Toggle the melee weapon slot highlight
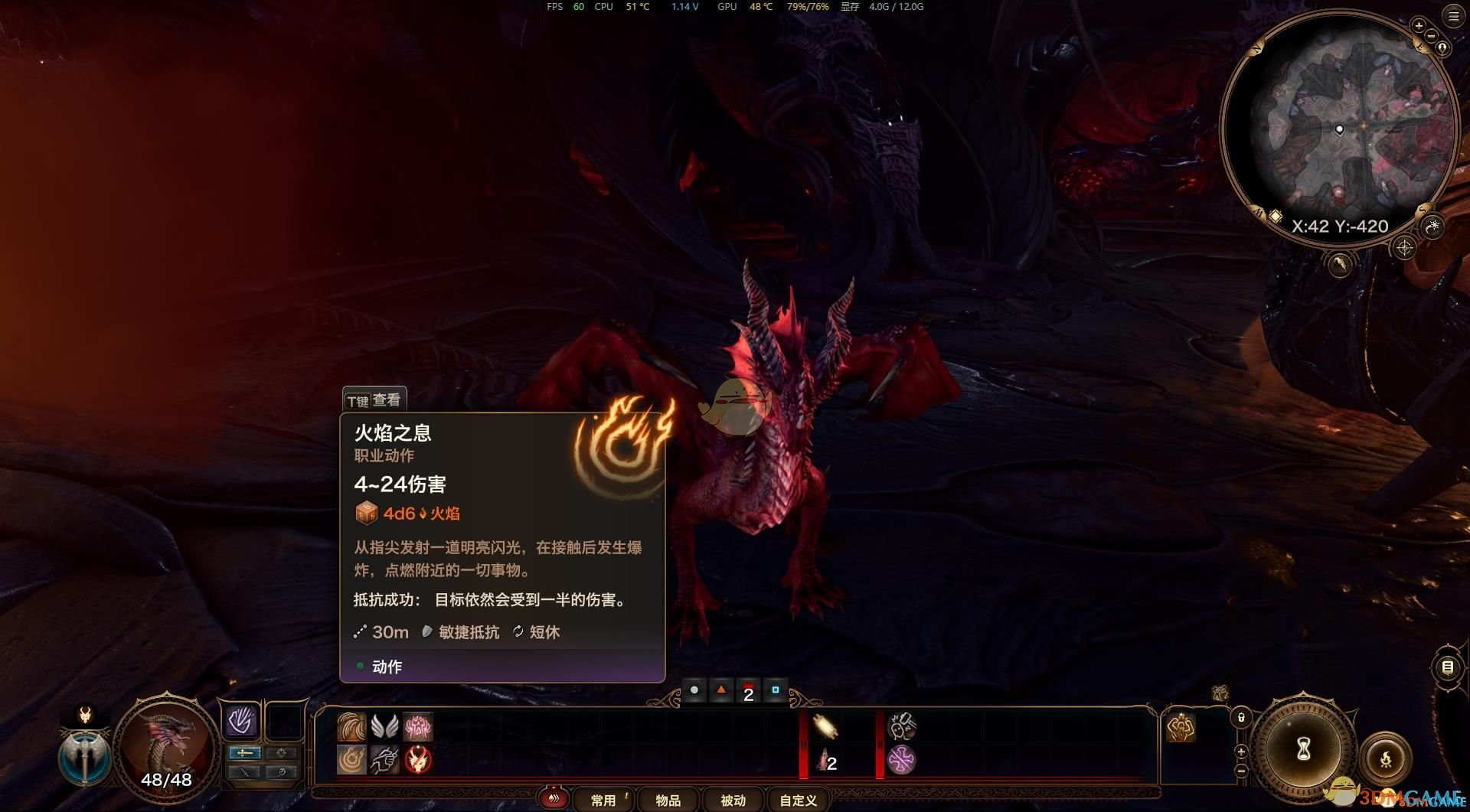 click(x=246, y=752)
